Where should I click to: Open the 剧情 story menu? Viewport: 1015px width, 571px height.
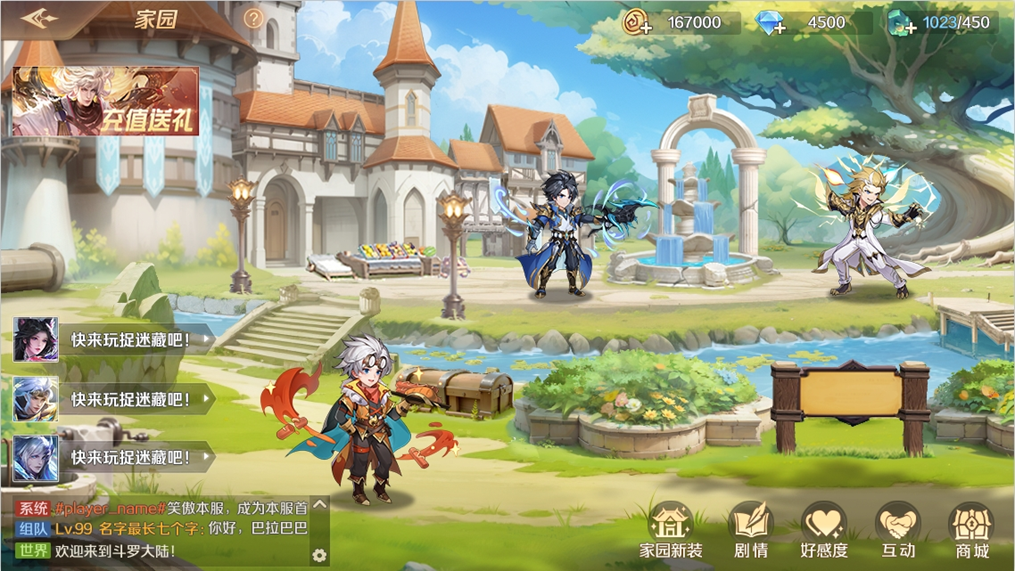tap(751, 531)
